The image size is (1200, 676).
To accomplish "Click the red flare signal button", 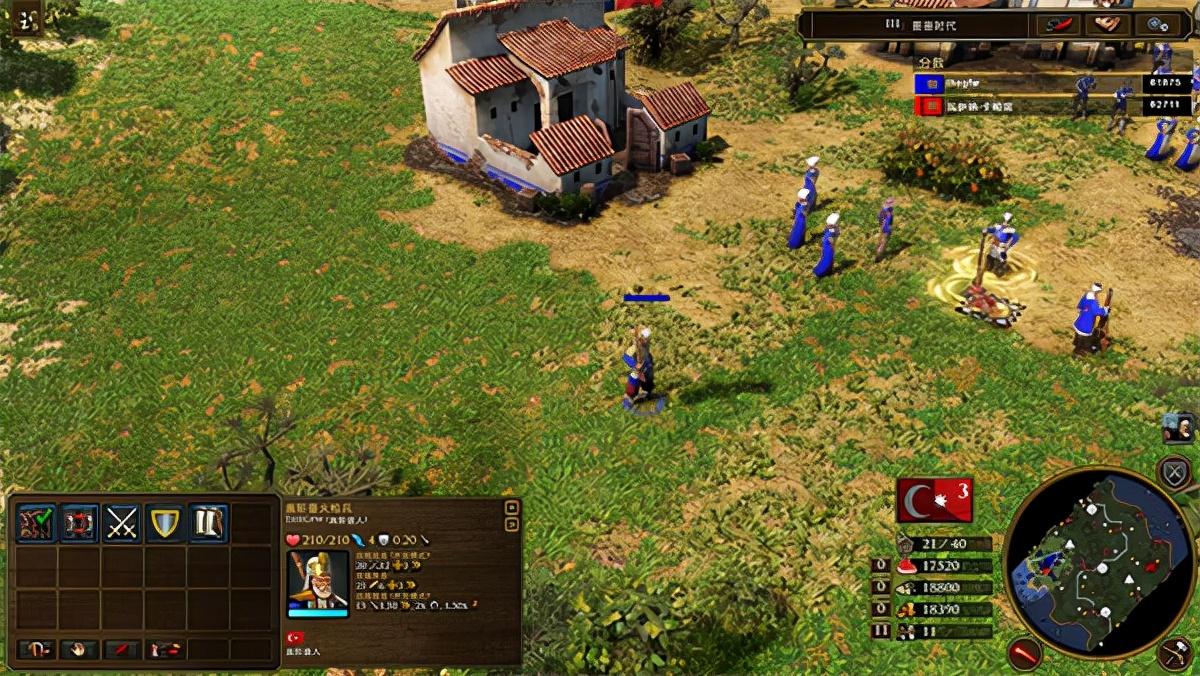I will point(1024,653).
